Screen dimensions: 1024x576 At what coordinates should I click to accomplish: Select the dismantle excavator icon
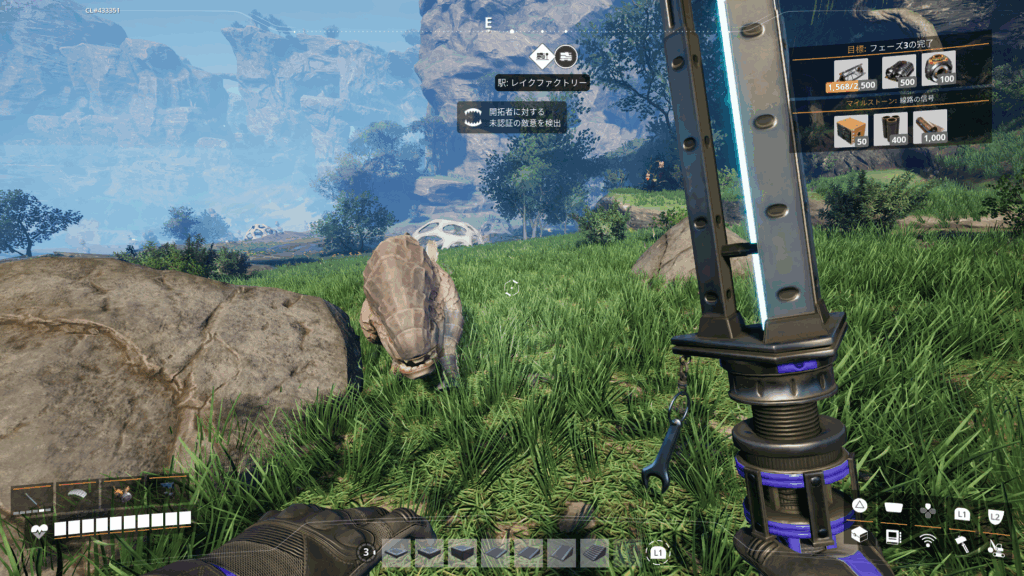click(996, 547)
